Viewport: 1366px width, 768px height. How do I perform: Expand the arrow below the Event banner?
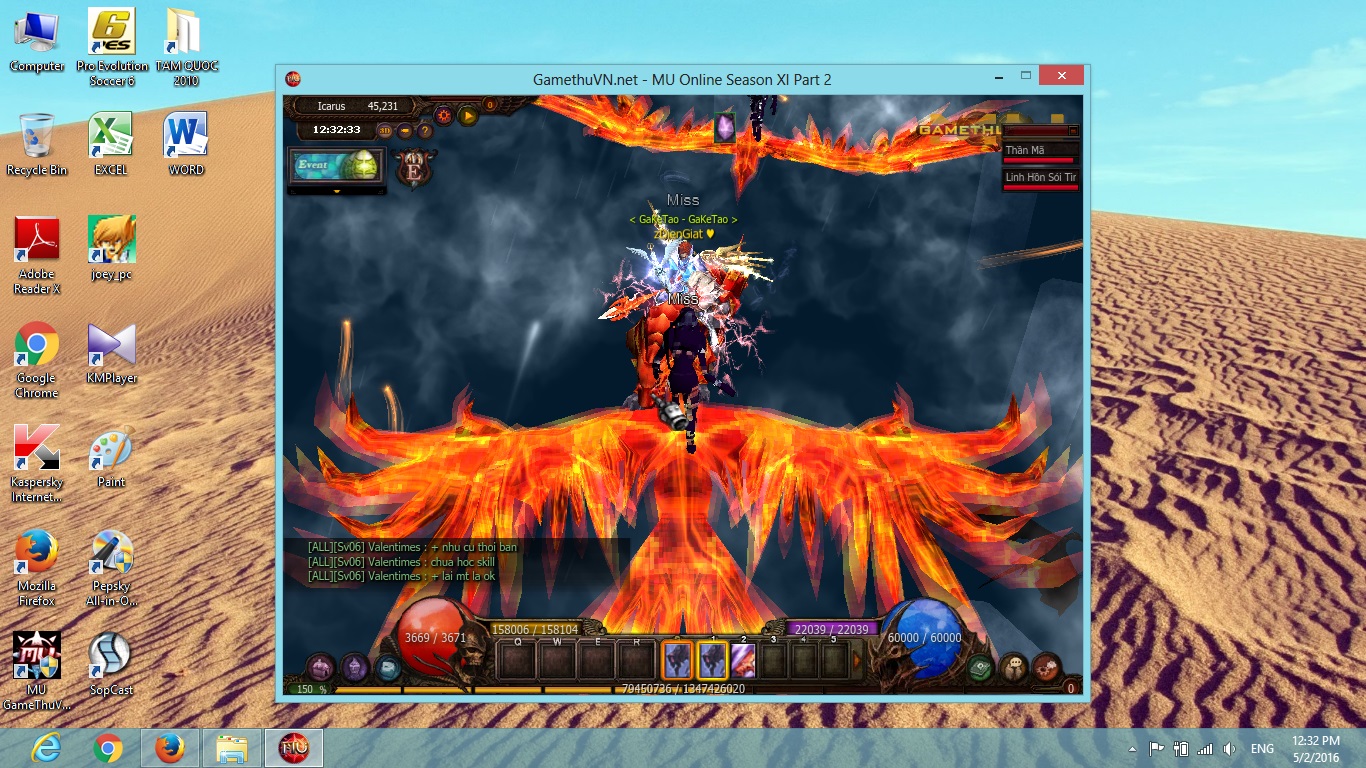pyautogui.click(x=337, y=191)
